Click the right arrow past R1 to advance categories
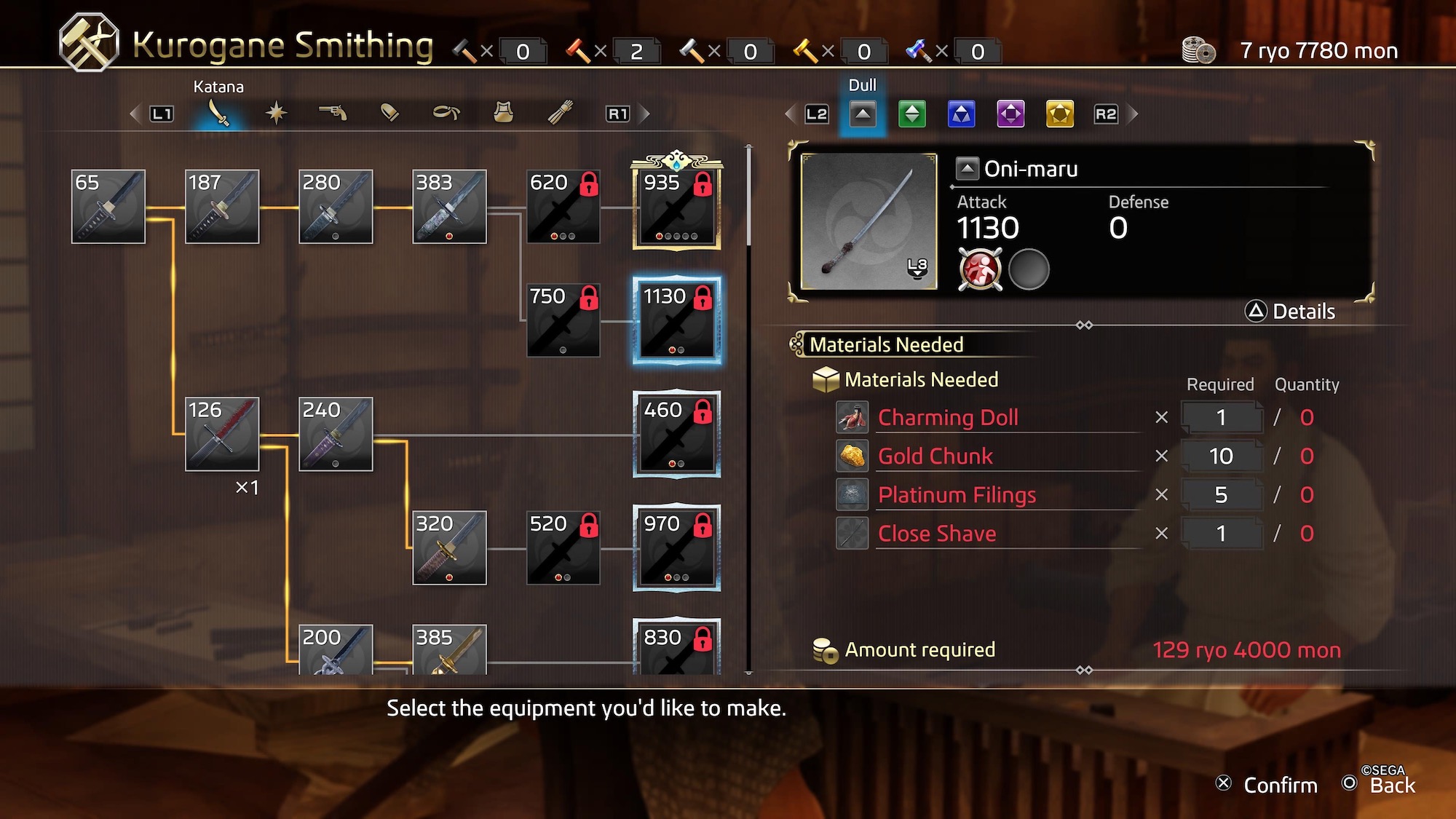The width and height of the screenshot is (1456, 819). [x=644, y=114]
